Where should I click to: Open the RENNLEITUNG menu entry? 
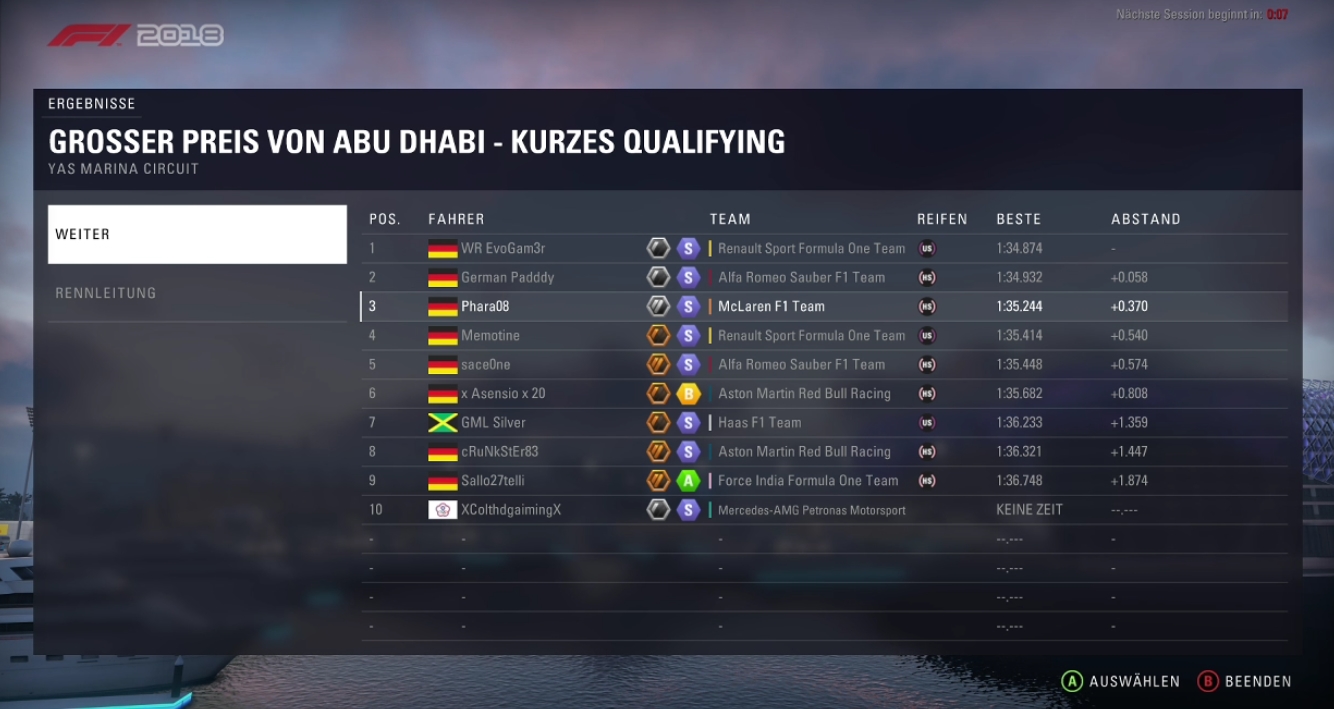pyautogui.click(x=197, y=293)
